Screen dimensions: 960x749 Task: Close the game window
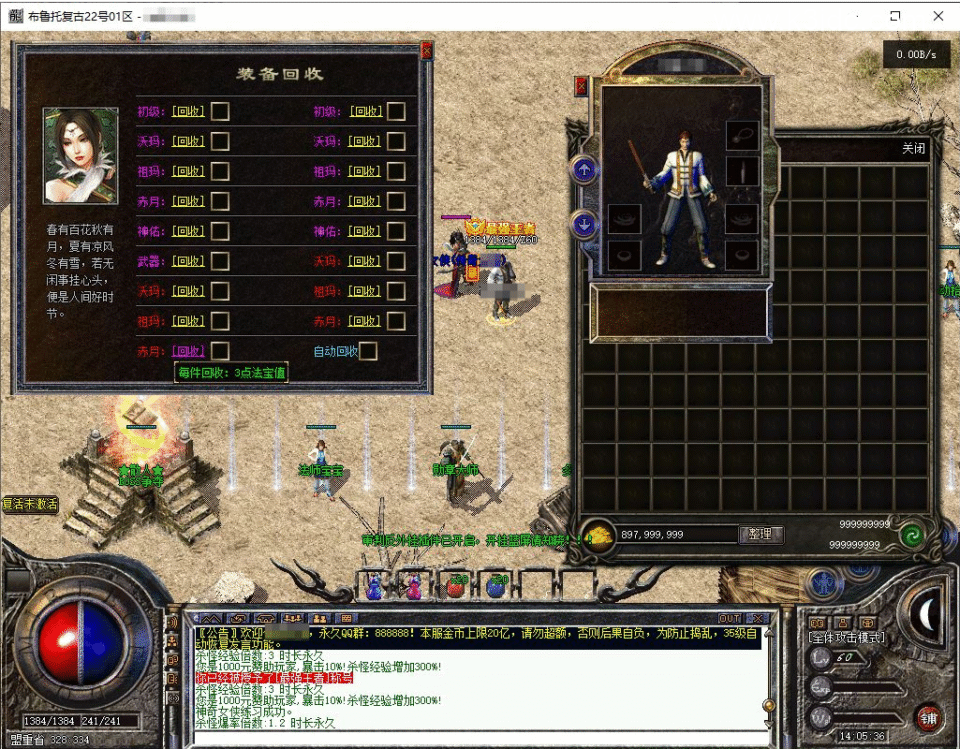(x=938, y=16)
